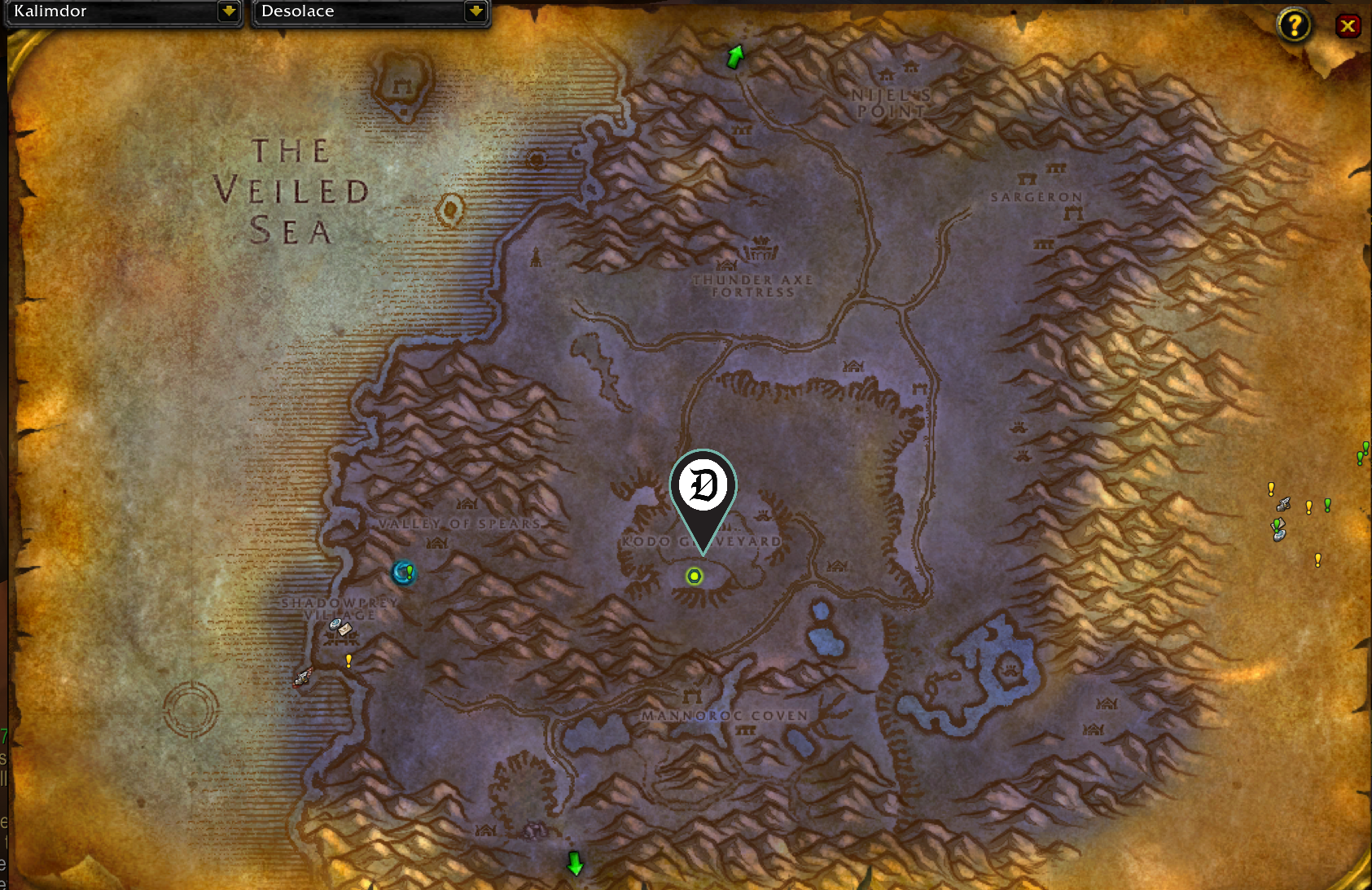The width and height of the screenshot is (1372, 890).
Task: Click the arrow on the Desolace selector
Action: pos(476,11)
